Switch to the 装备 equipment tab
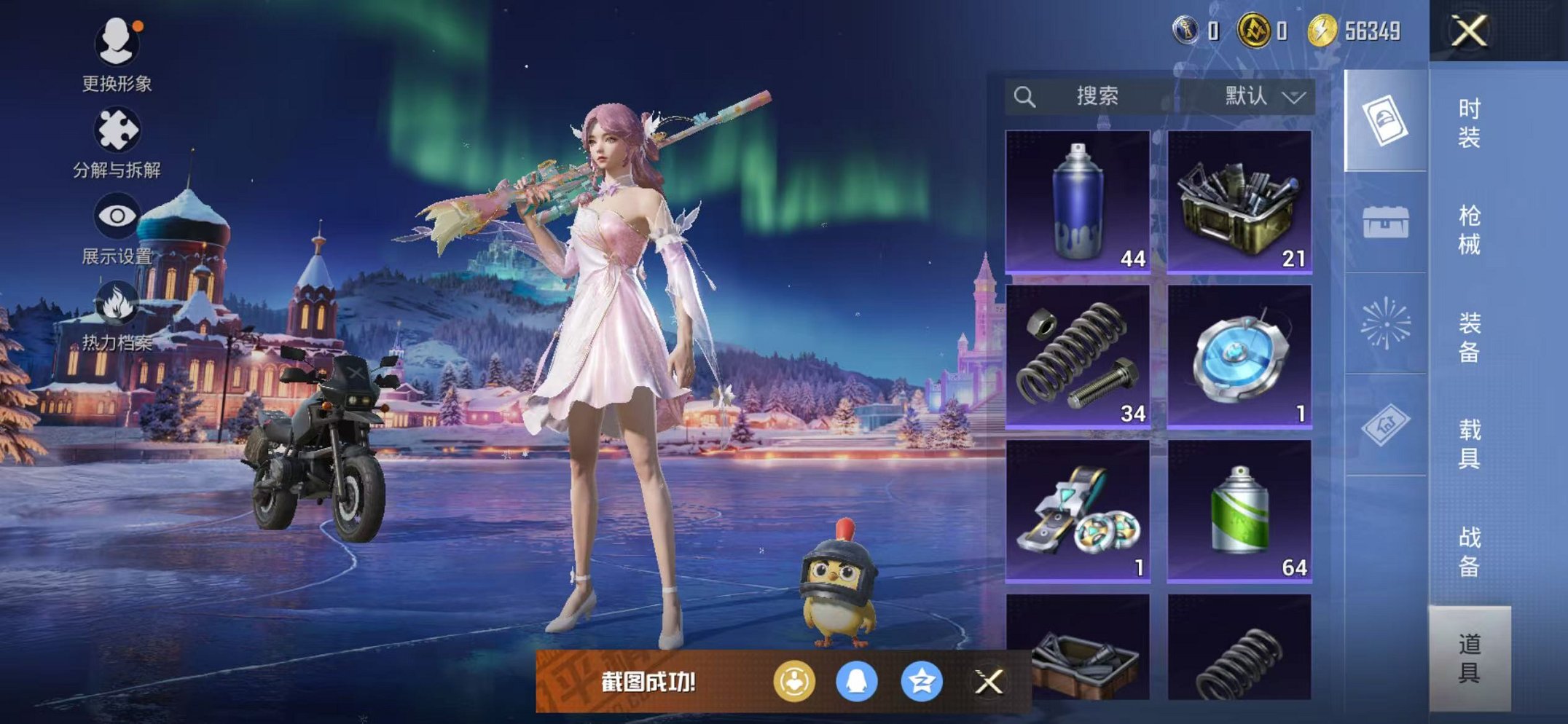Image resolution: width=1568 pixels, height=724 pixels. coord(1469,337)
